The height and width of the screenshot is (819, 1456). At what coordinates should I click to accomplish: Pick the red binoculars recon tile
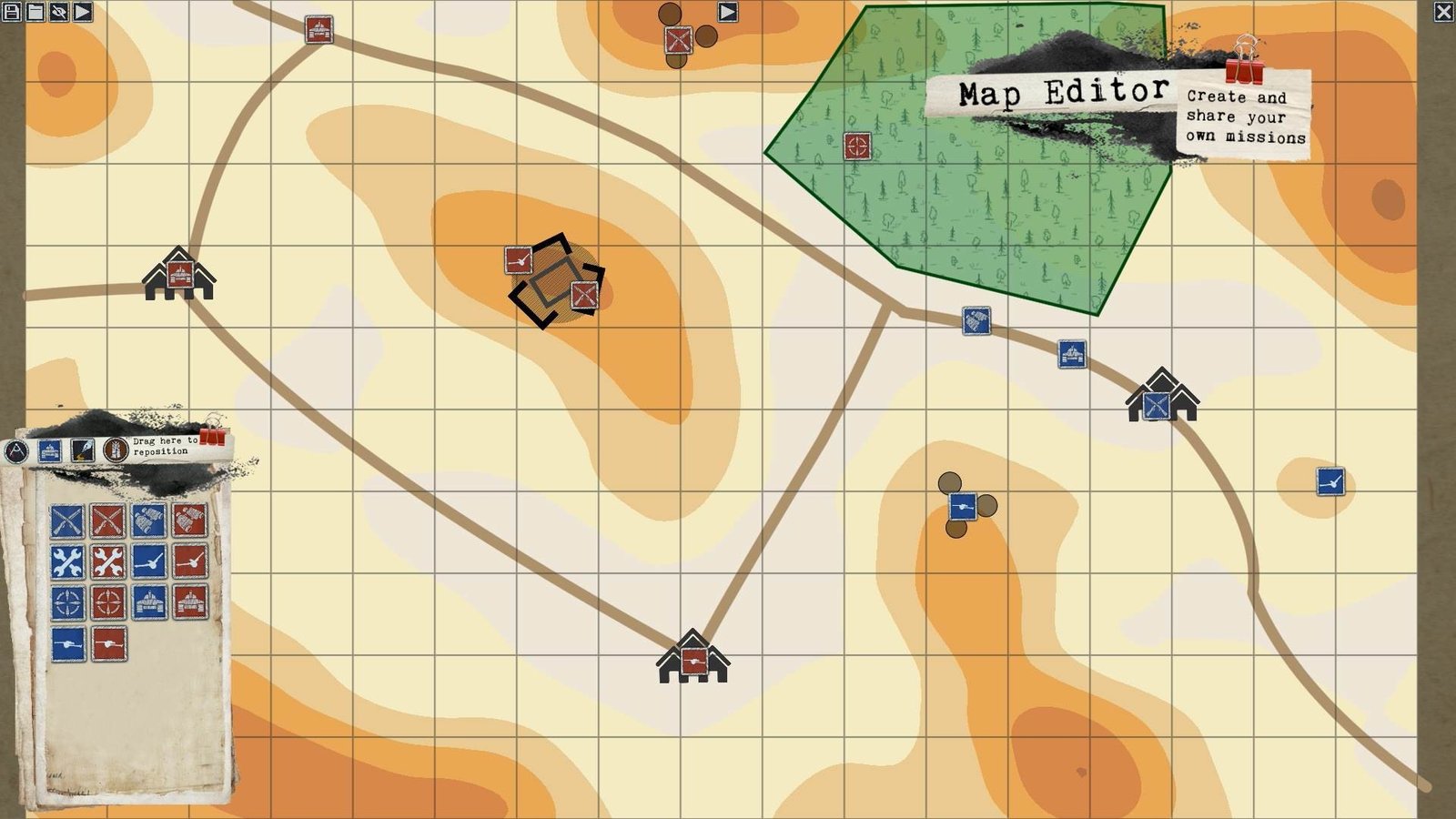point(190,521)
